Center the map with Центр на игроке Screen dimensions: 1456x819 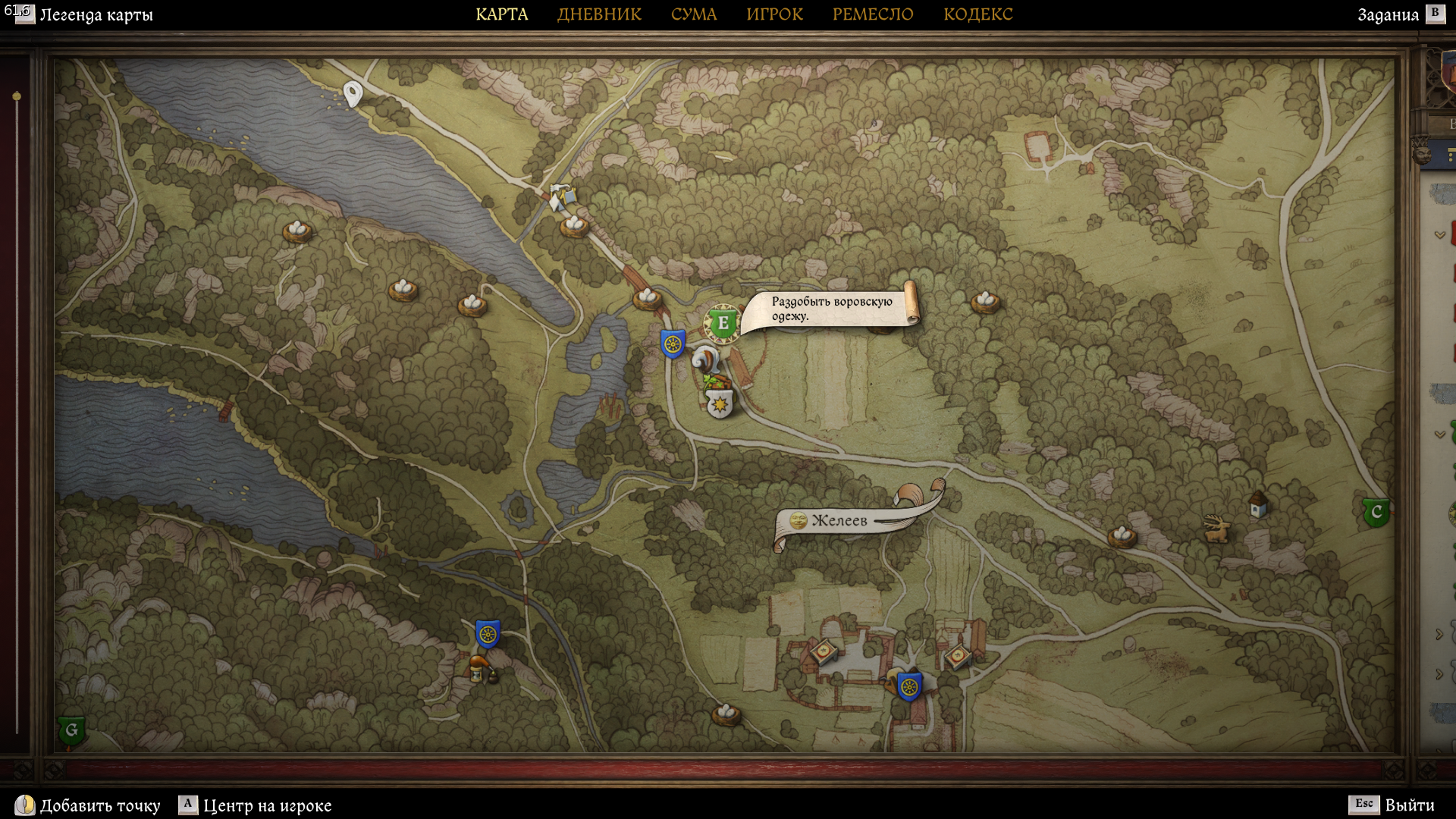(x=267, y=805)
